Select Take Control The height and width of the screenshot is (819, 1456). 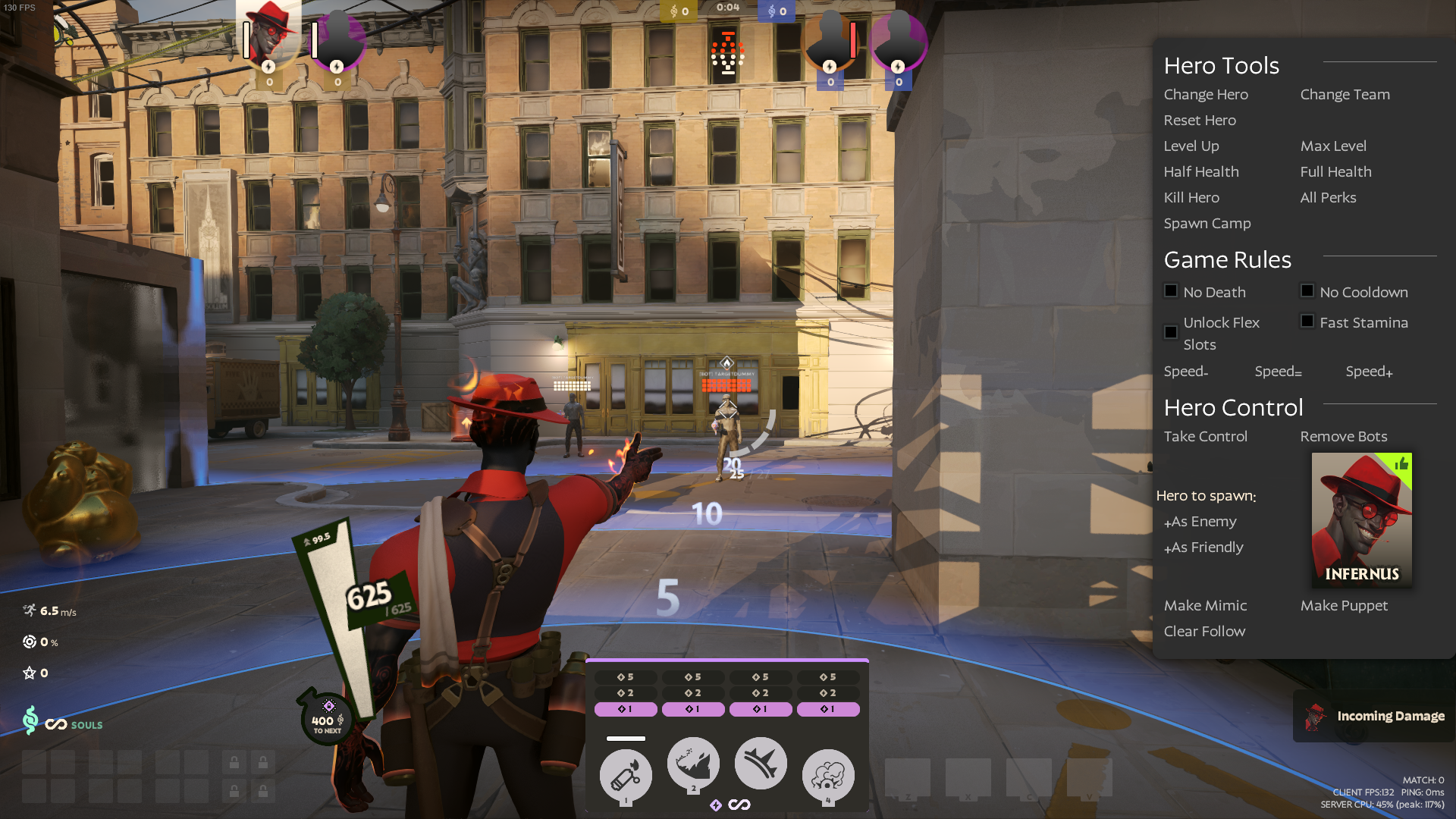coord(1205,437)
